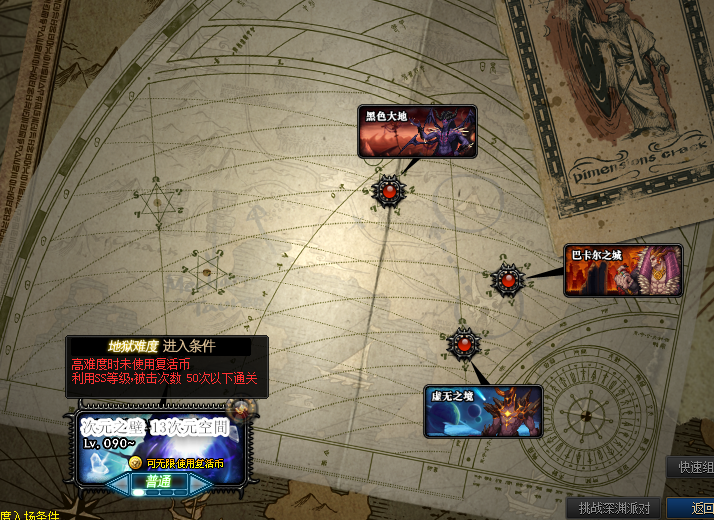The width and height of the screenshot is (714, 520).
Task: Go back with the 返回 button
Action: coord(700,508)
